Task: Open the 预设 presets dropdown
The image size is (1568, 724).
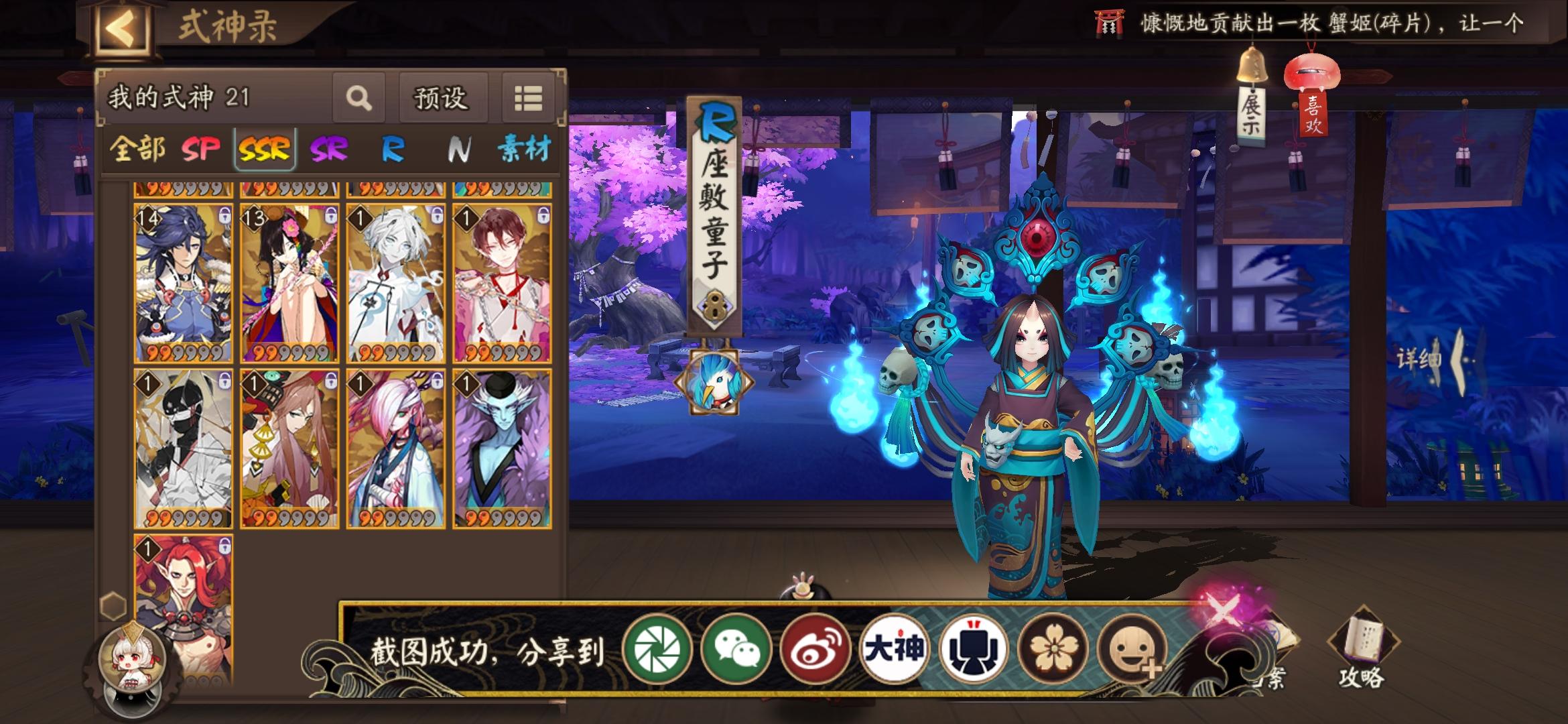Action: tap(442, 99)
